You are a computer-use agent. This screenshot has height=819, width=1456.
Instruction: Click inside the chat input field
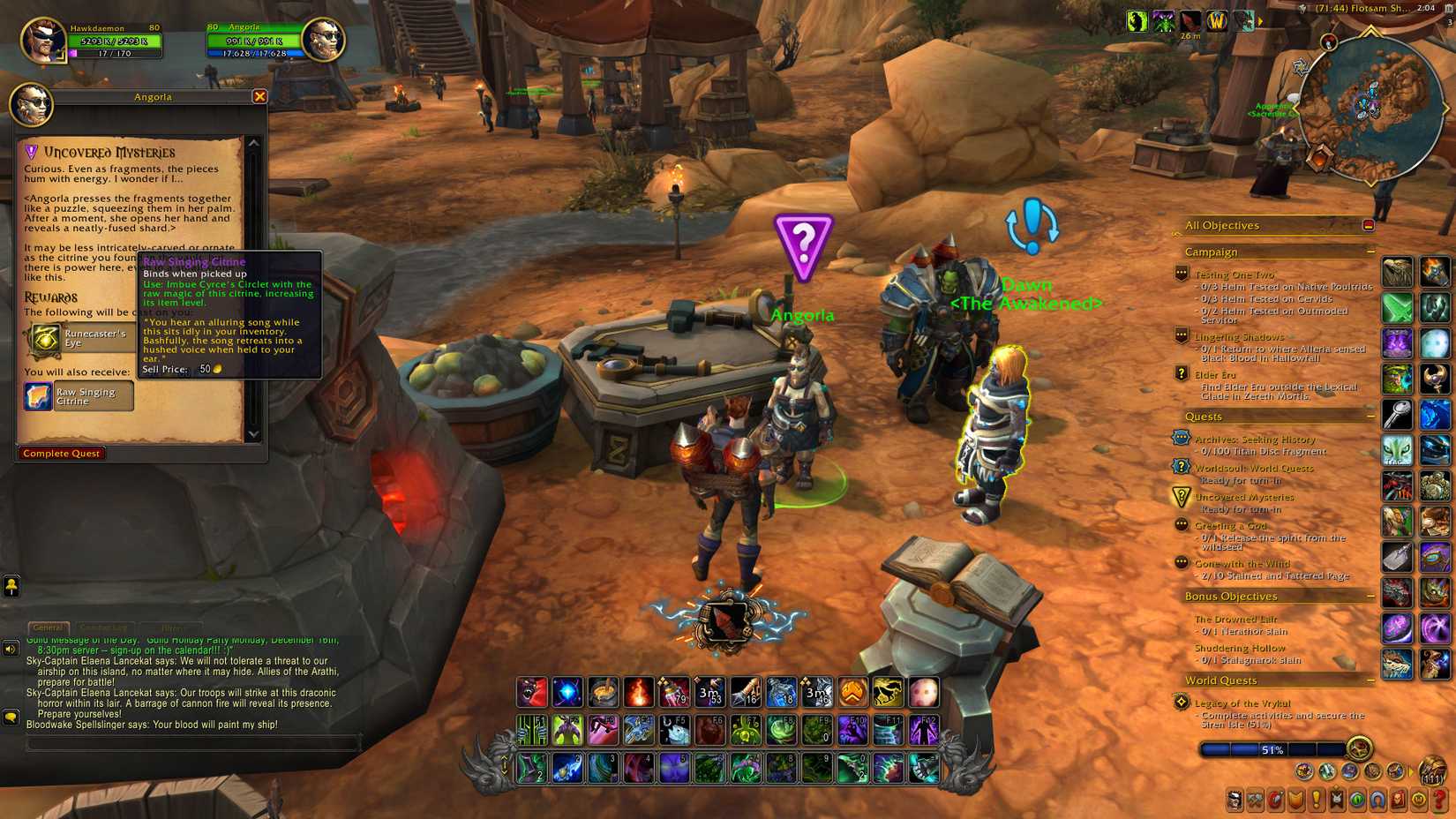coord(185,744)
